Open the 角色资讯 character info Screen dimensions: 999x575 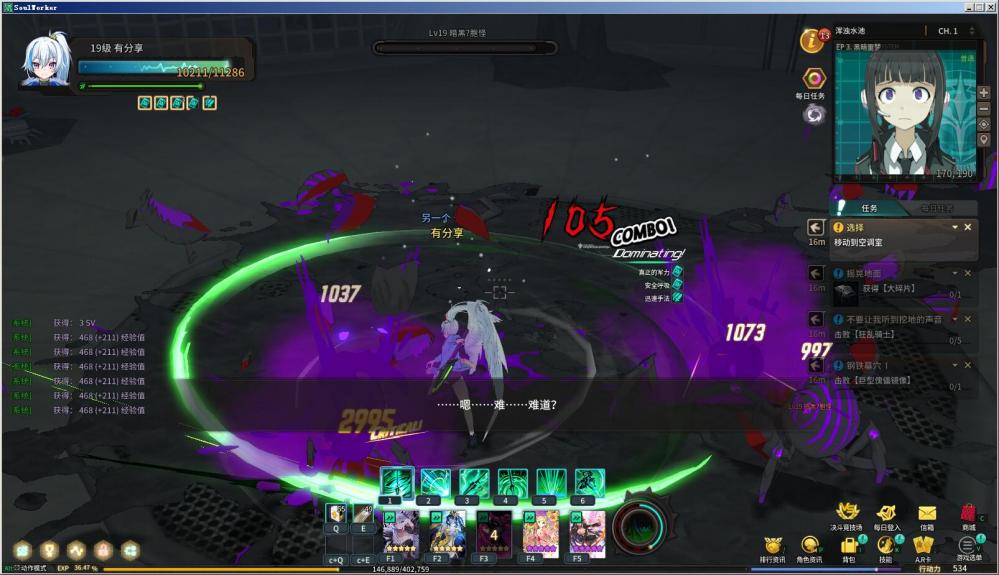(x=810, y=546)
